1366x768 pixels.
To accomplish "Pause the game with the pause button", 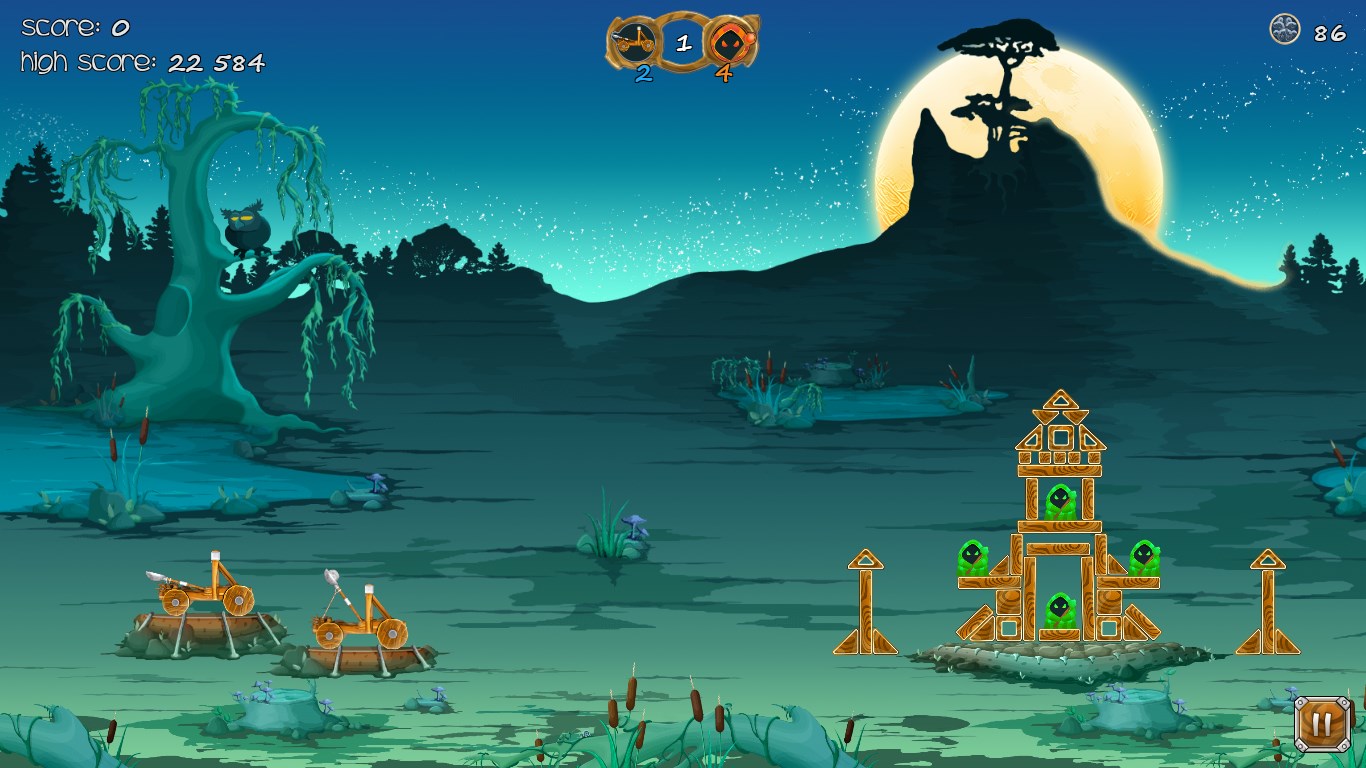I will pos(1322,724).
